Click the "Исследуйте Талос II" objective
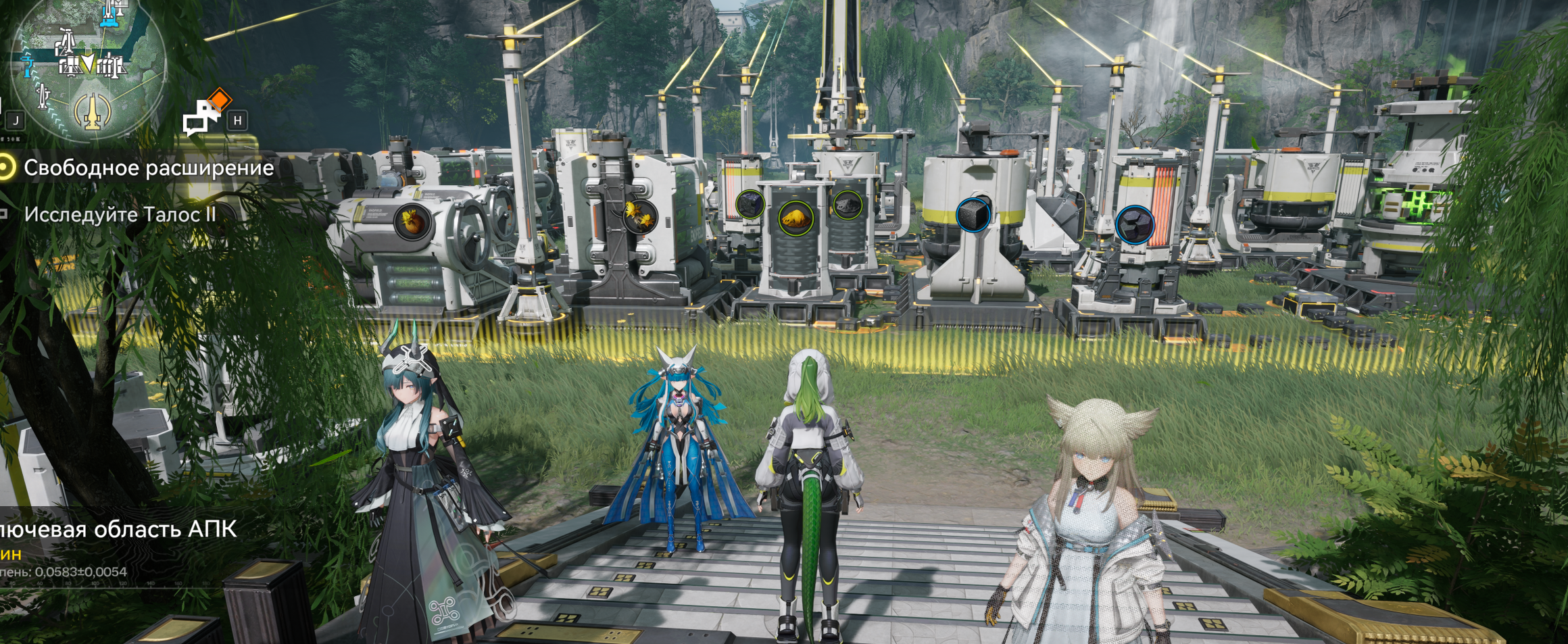Image resolution: width=1568 pixels, height=644 pixels. coord(120,215)
